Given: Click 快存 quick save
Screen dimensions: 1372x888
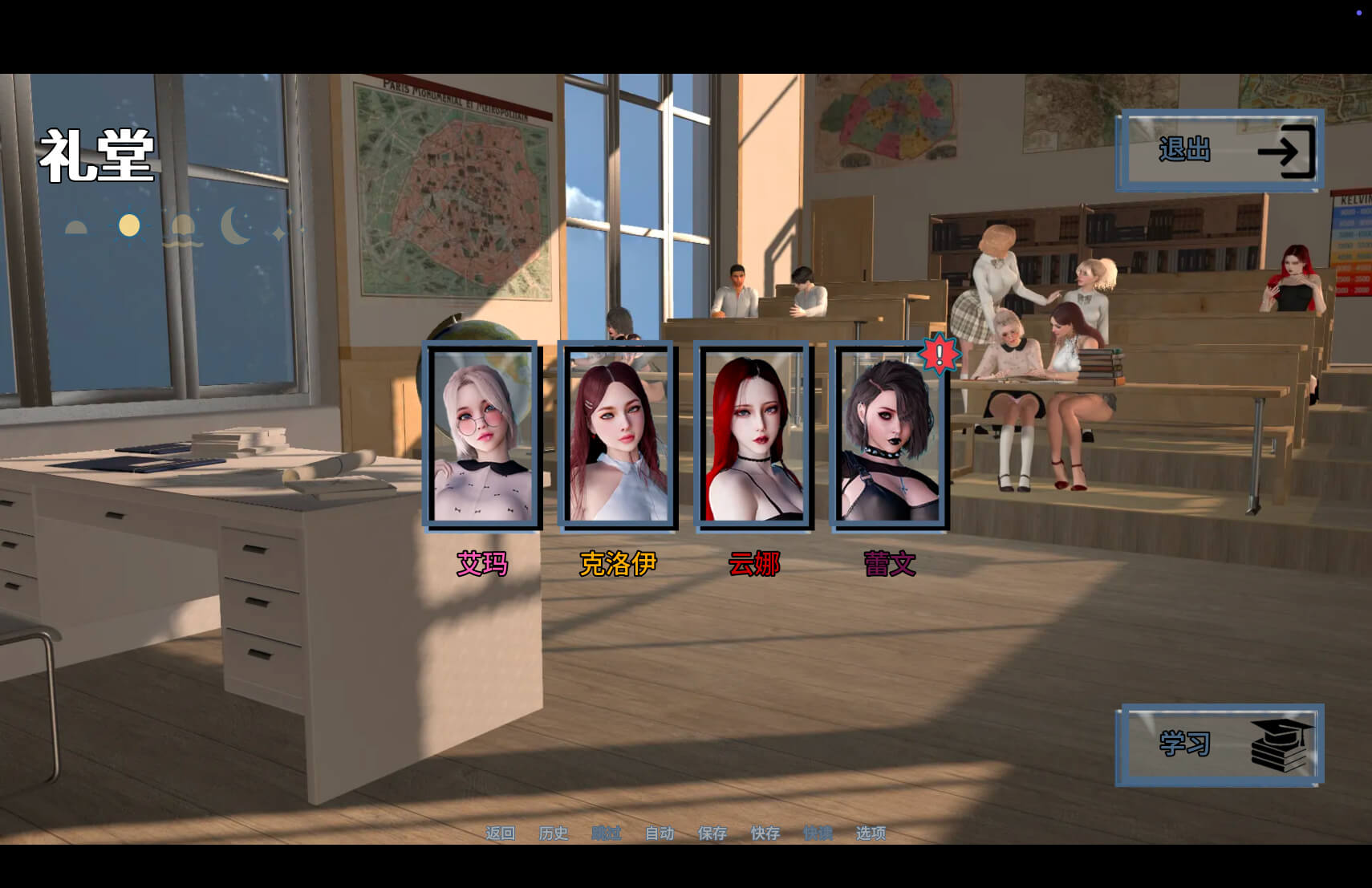Looking at the screenshot, I should tap(765, 833).
